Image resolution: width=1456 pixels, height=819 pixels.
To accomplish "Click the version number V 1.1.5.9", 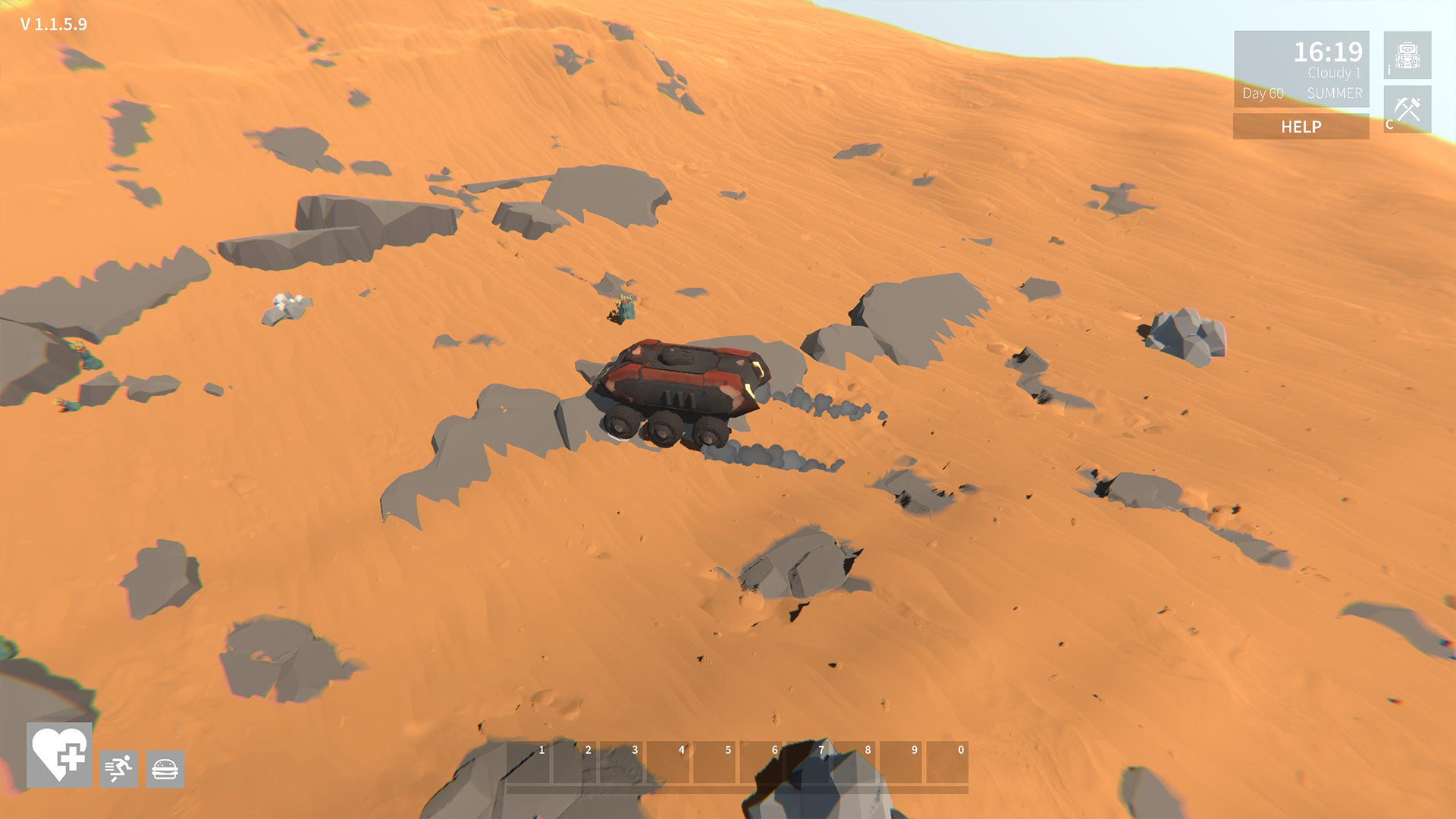I will tap(53, 23).
